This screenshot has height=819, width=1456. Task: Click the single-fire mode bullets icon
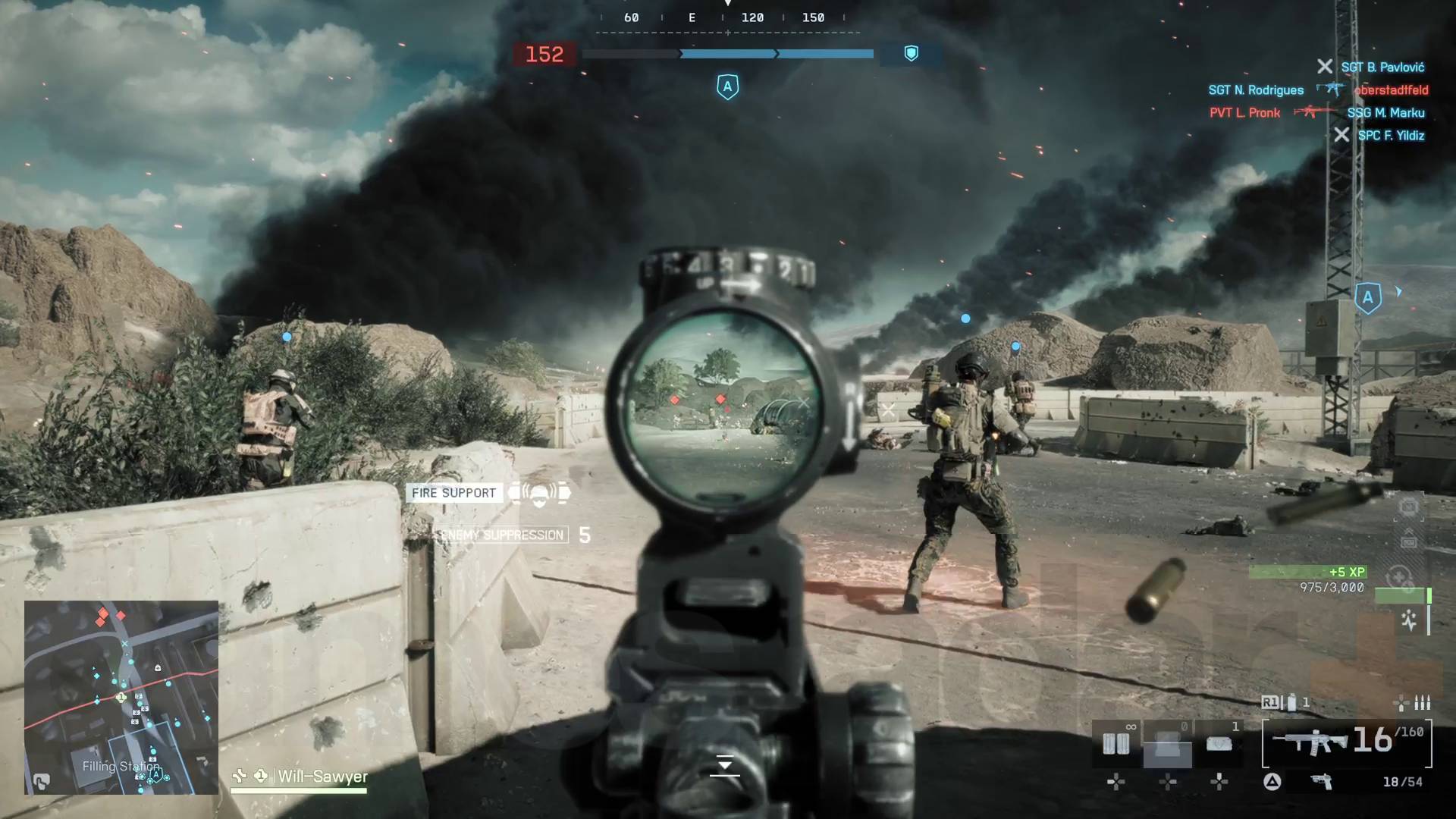point(1421,704)
